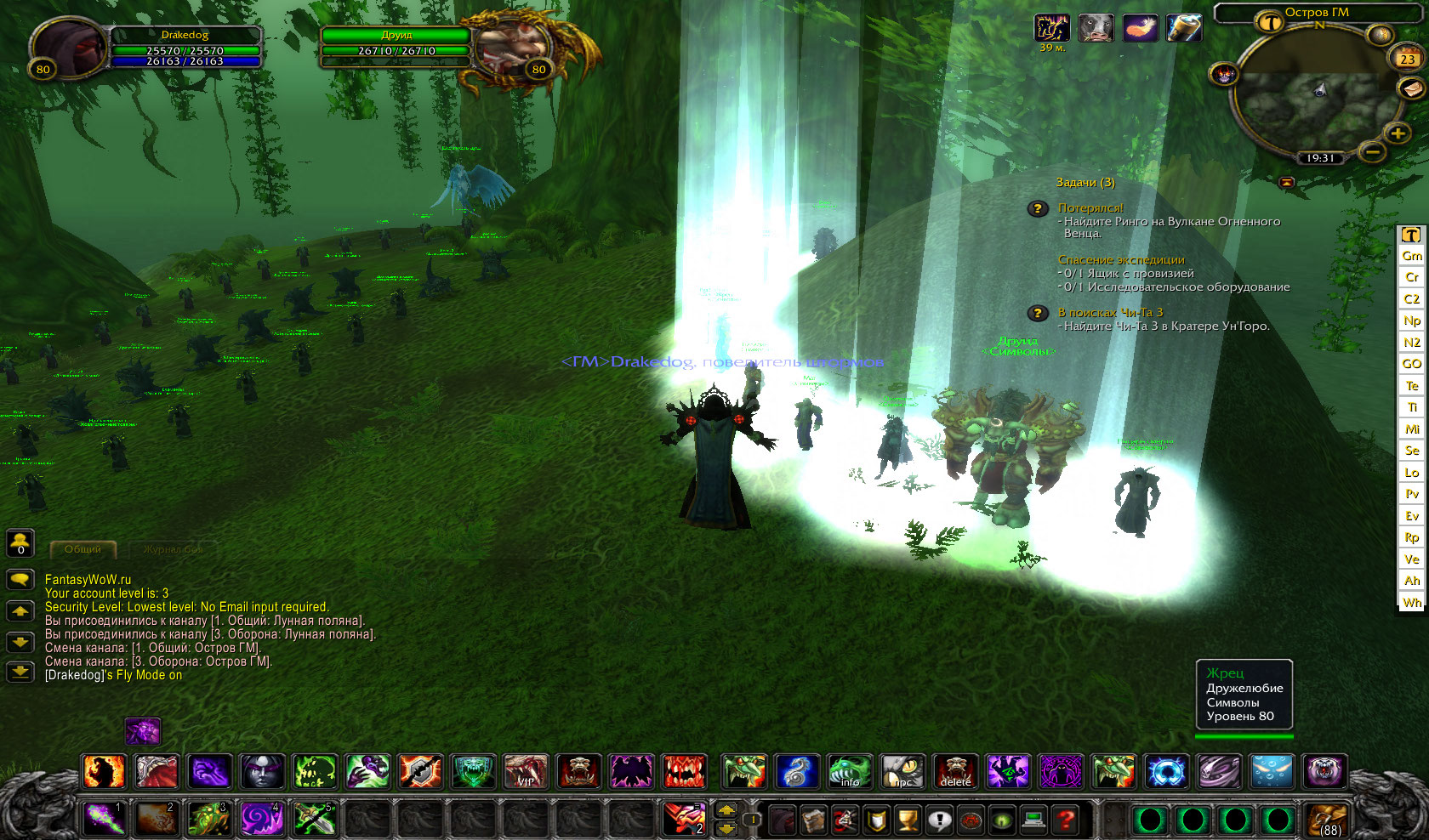The width and height of the screenshot is (1429, 840).
Task: Open the calendar showing day 23
Action: pyautogui.click(x=1407, y=59)
